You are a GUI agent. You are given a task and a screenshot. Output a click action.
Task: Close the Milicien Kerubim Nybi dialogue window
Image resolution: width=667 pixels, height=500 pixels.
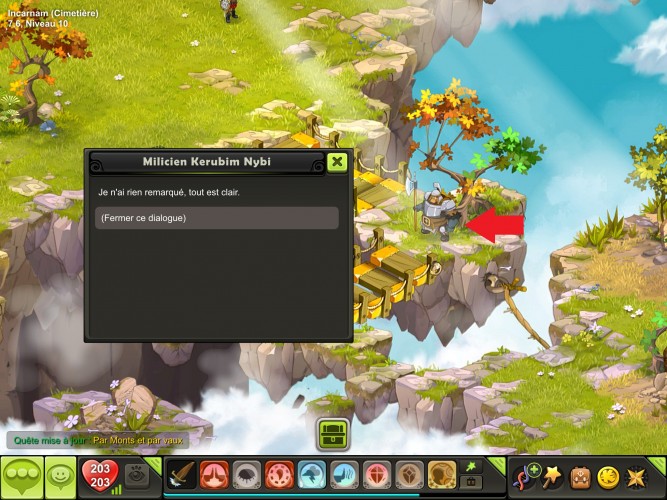337,162
